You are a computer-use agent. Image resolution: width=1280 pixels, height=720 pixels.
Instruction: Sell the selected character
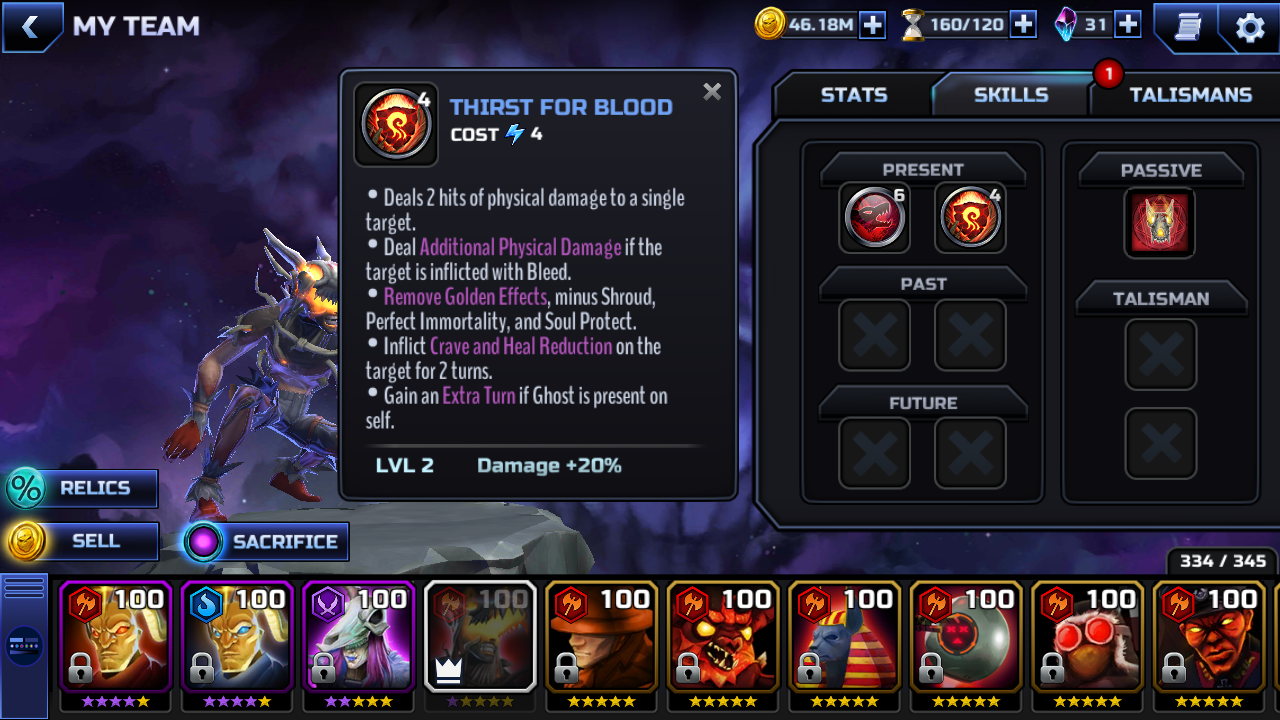pos(82,541)
